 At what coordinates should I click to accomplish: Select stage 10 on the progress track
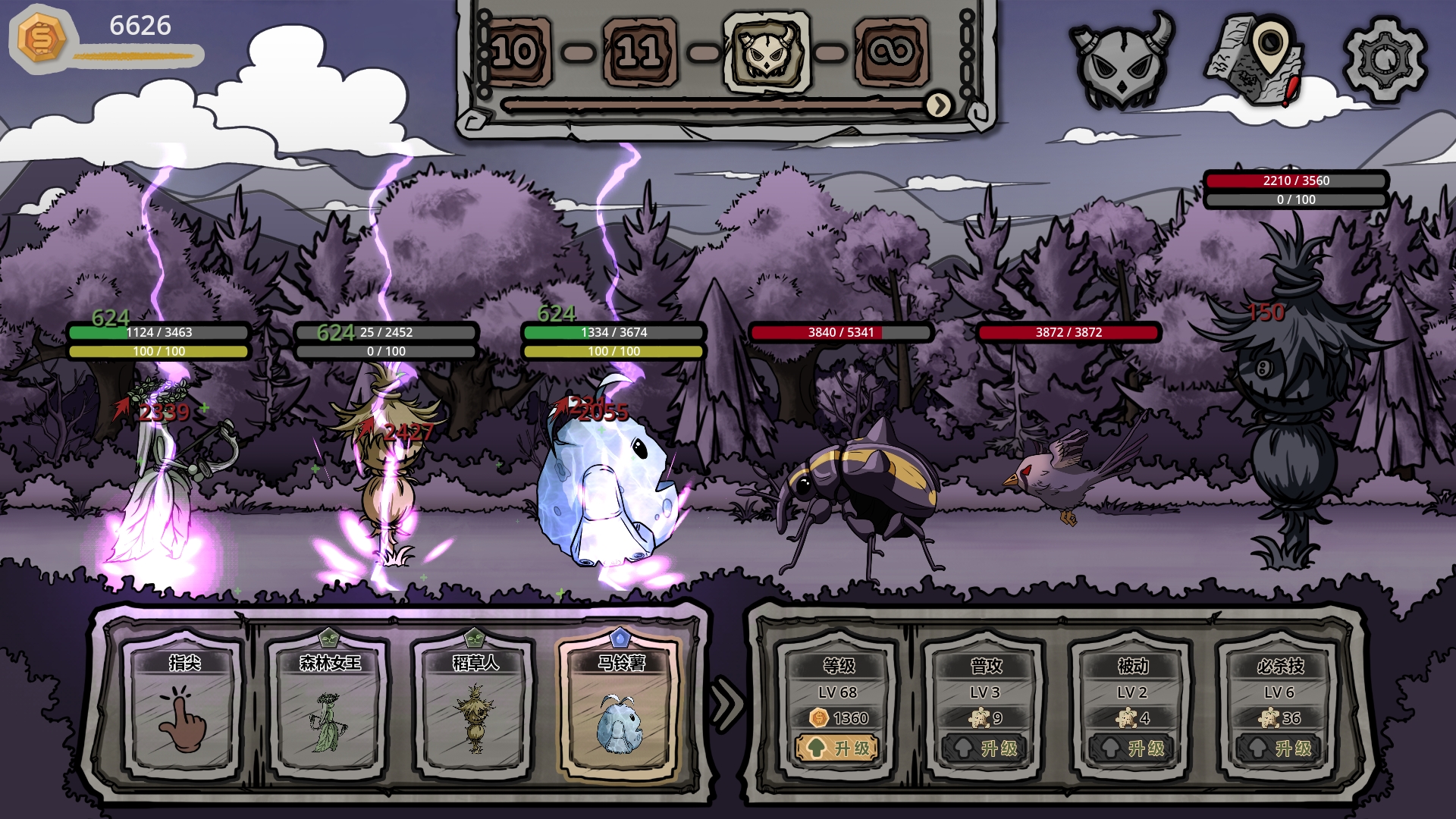515,52
